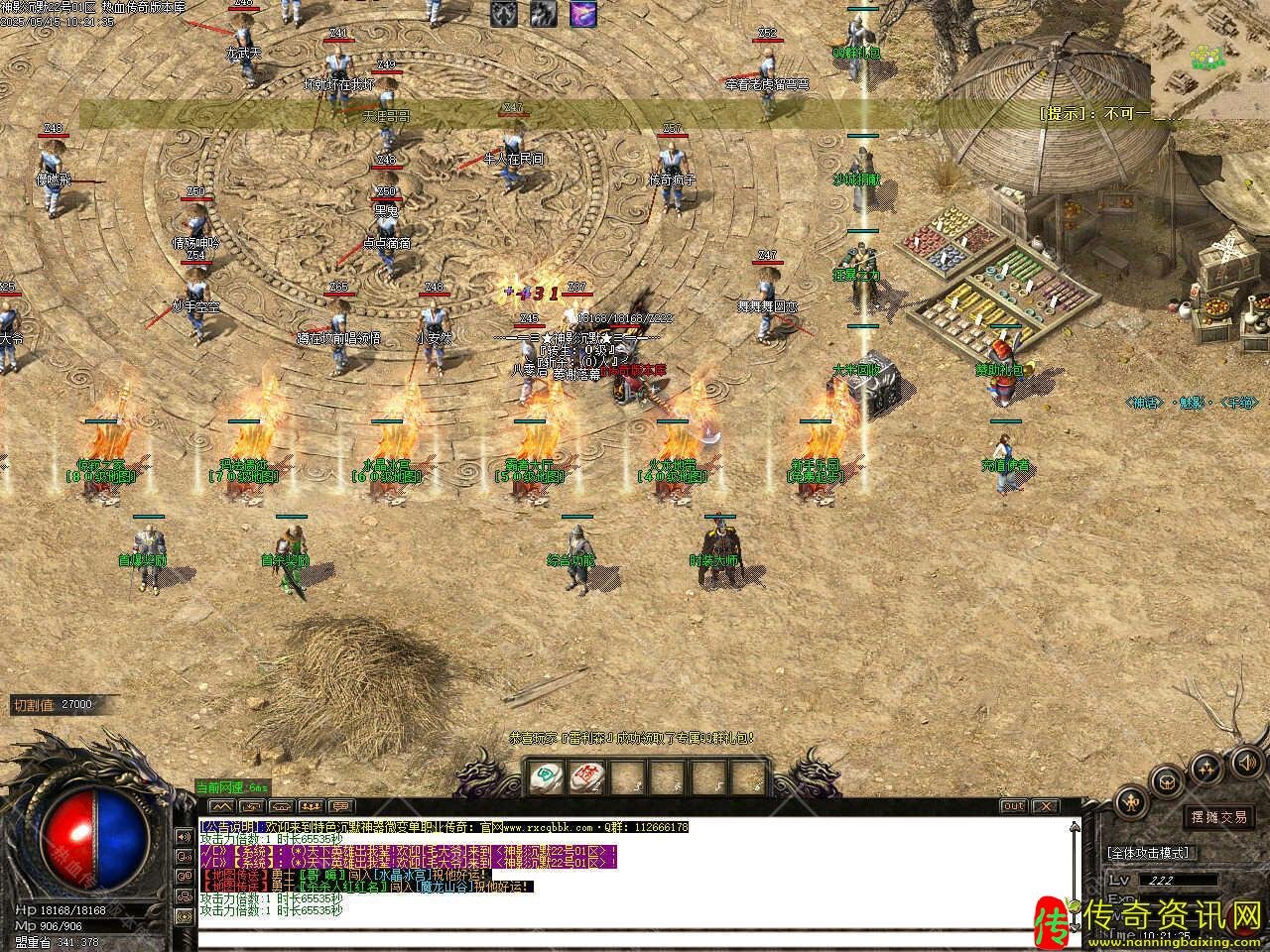This screenshot has height=952, width=1270.
Task: Select the purple buff icon at top
Action: pyautogui.click(x=583, y=13)
